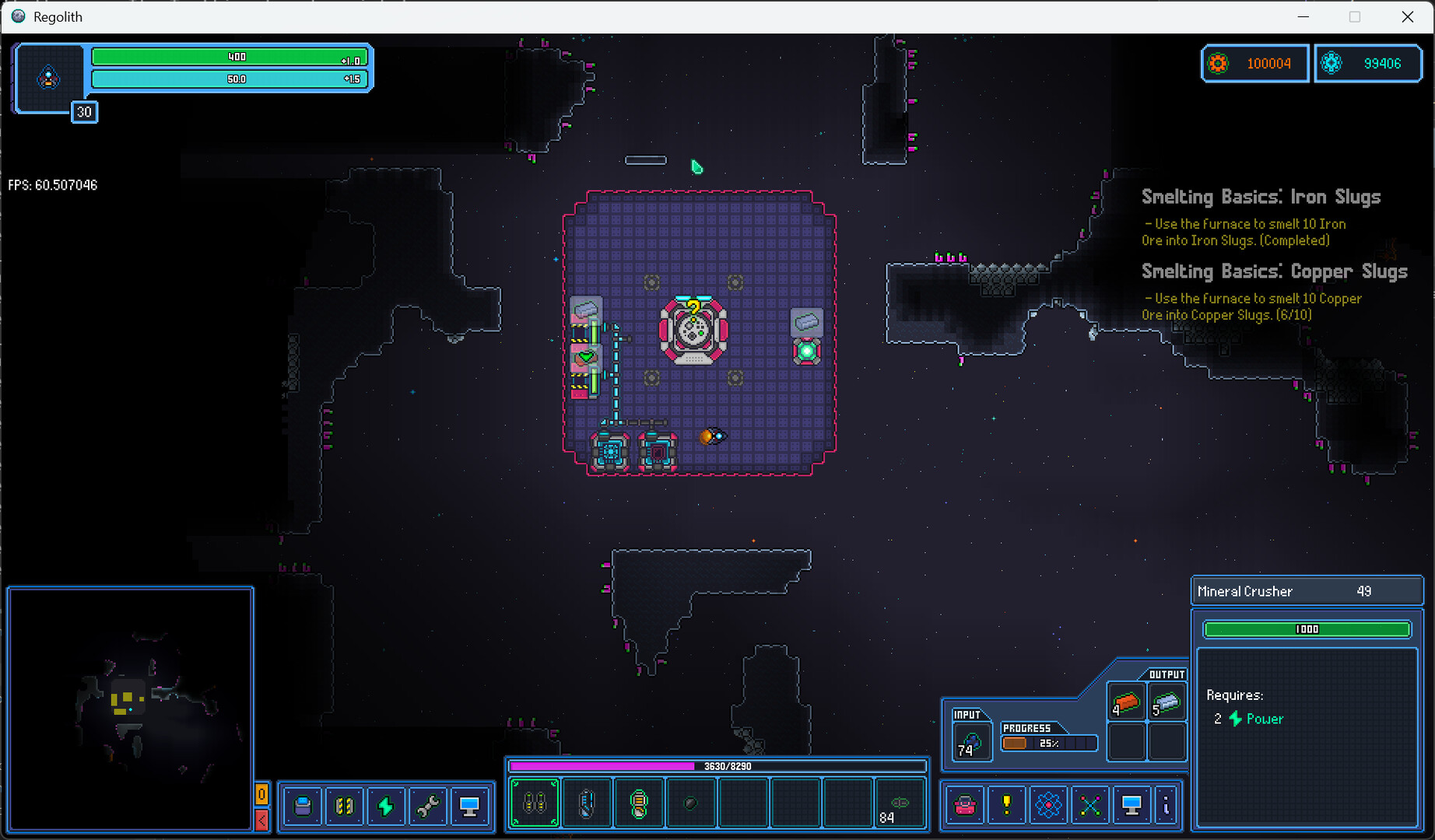Image resolution: width=1435 pixels, height=840 pixels.
Task: Select the boots item in the hotbar
Action: pos(533,803)
